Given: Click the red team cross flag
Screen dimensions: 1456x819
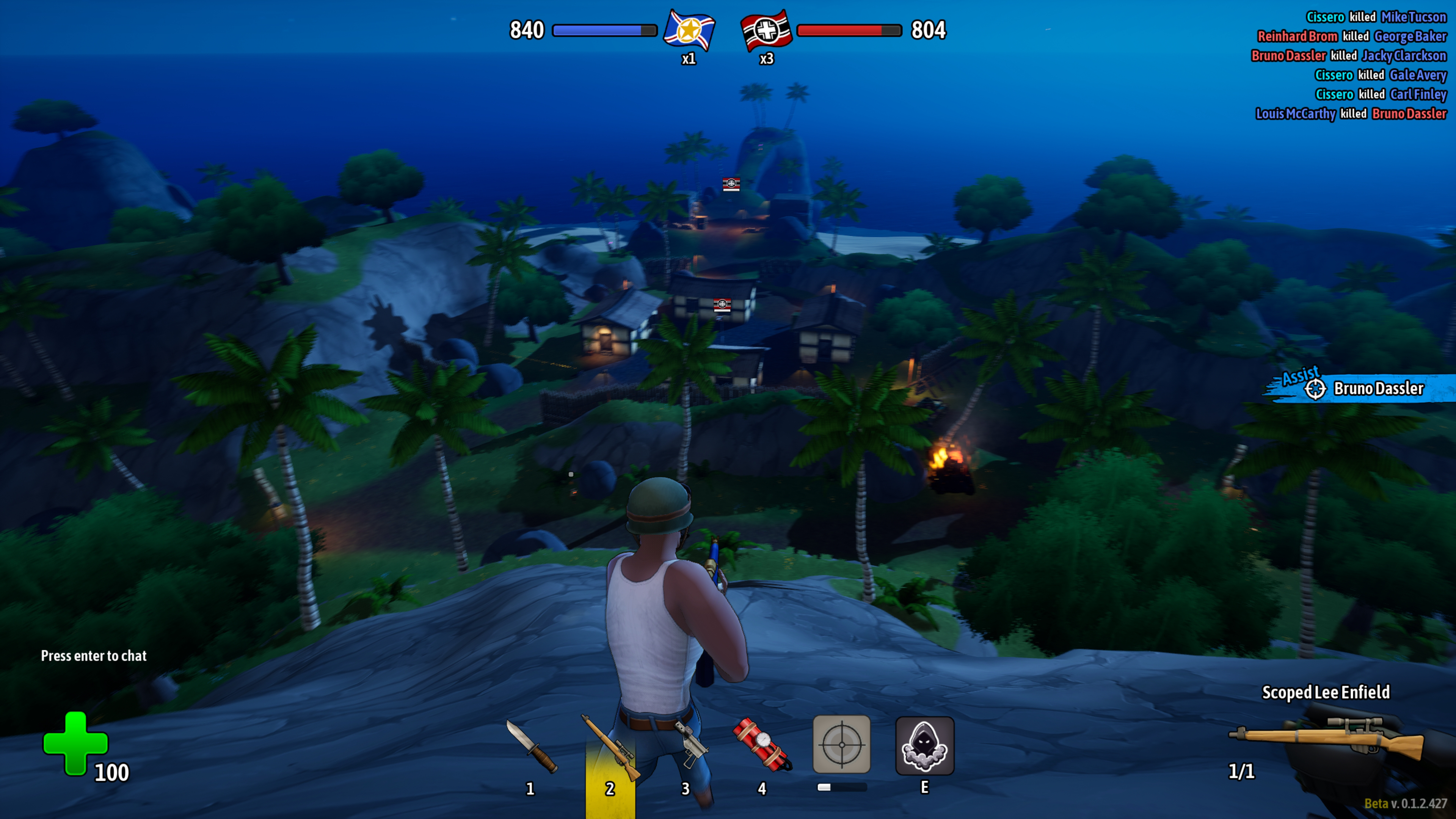Looking at the screenshot, I should click(x=766, y=30).
